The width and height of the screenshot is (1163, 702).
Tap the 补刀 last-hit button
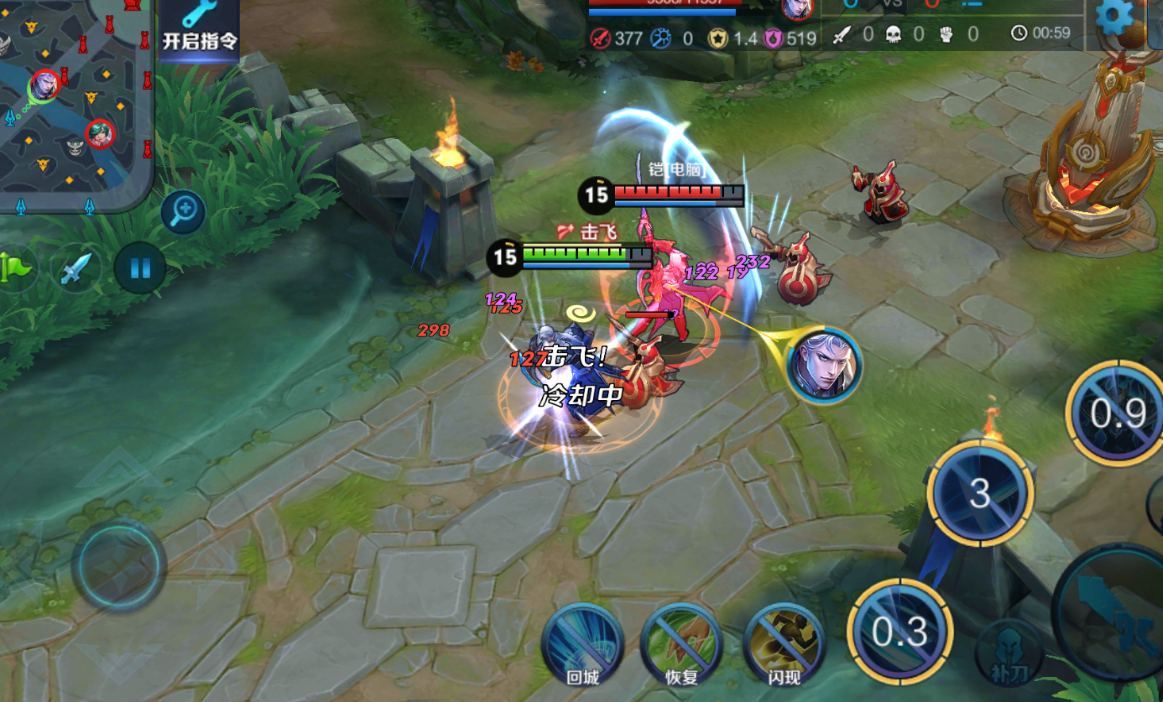click(x=1009, y=653)
